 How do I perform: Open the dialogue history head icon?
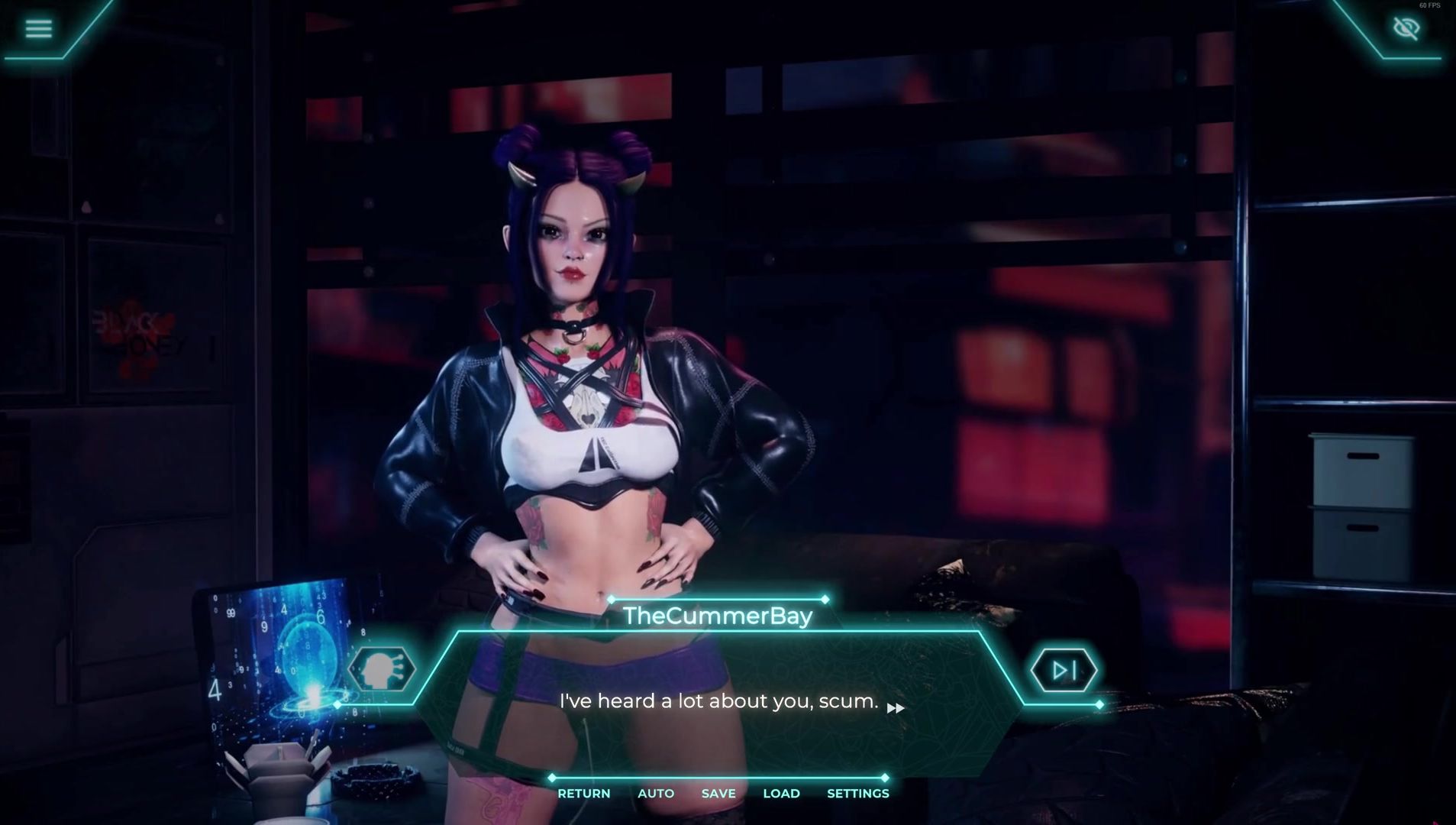381,671
